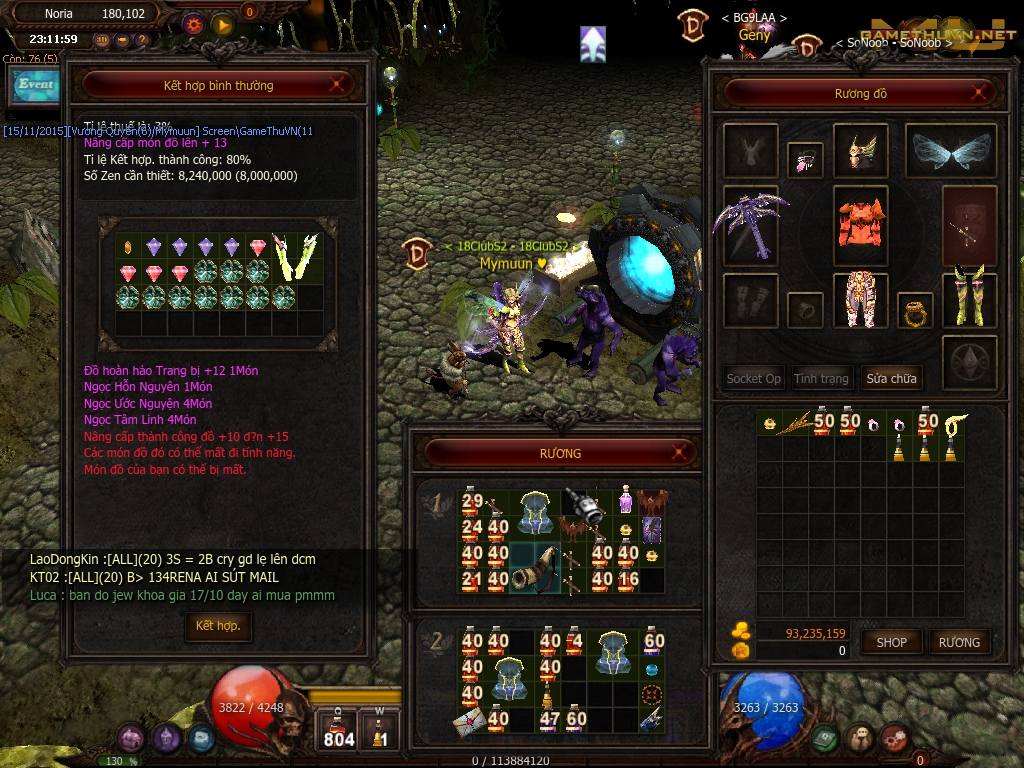Toggle the 3D camera button
The height and width of the screenshot is (768, 1024).
(102, 40)
